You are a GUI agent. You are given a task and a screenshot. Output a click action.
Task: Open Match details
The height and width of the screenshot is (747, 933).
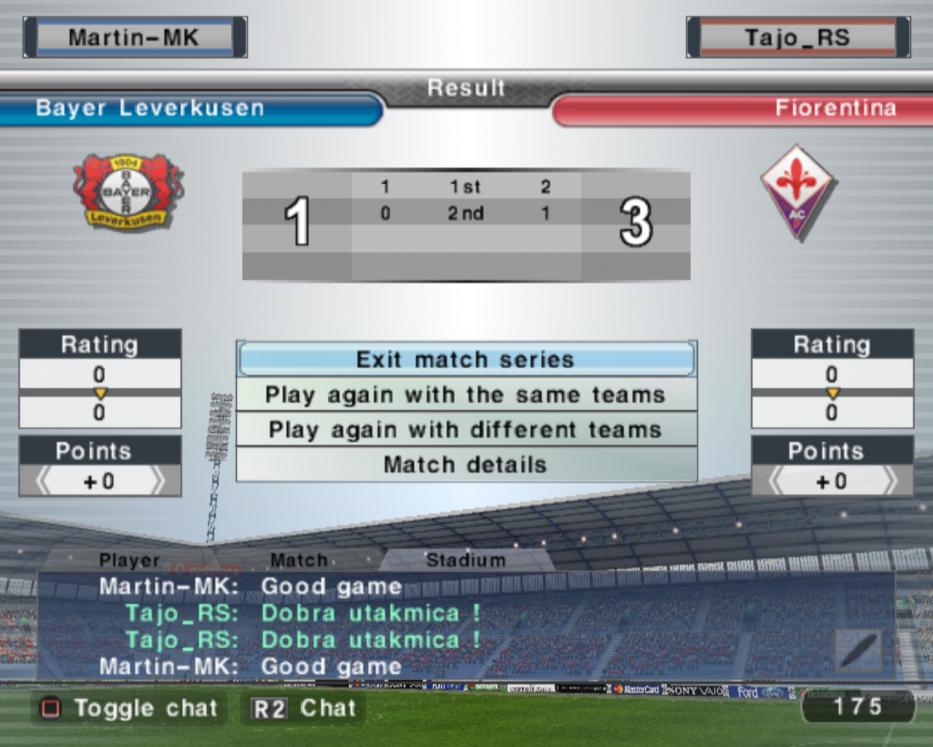tap(466, 465)
